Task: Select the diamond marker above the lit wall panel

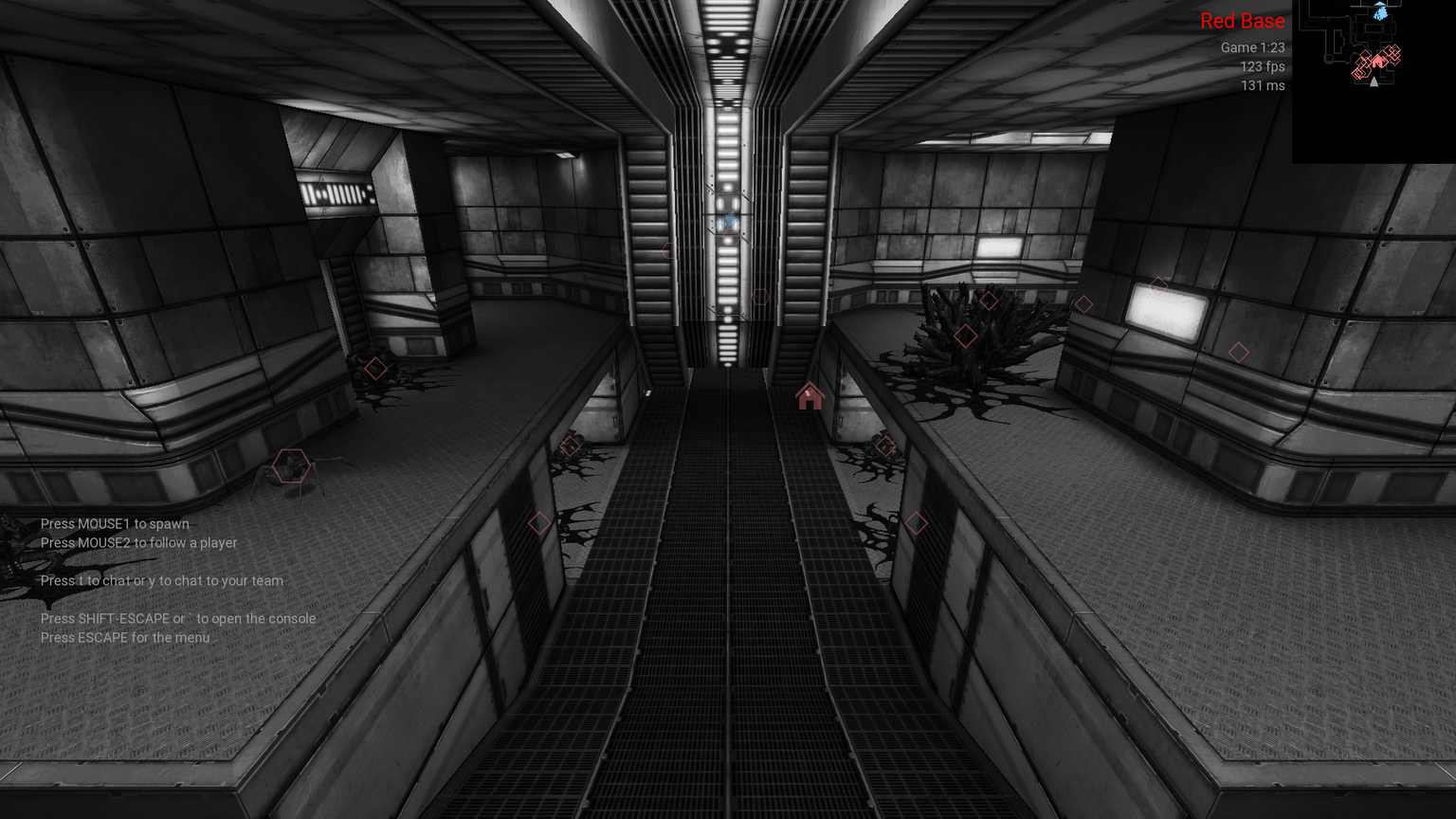Action: click(x=1158, y=287)
